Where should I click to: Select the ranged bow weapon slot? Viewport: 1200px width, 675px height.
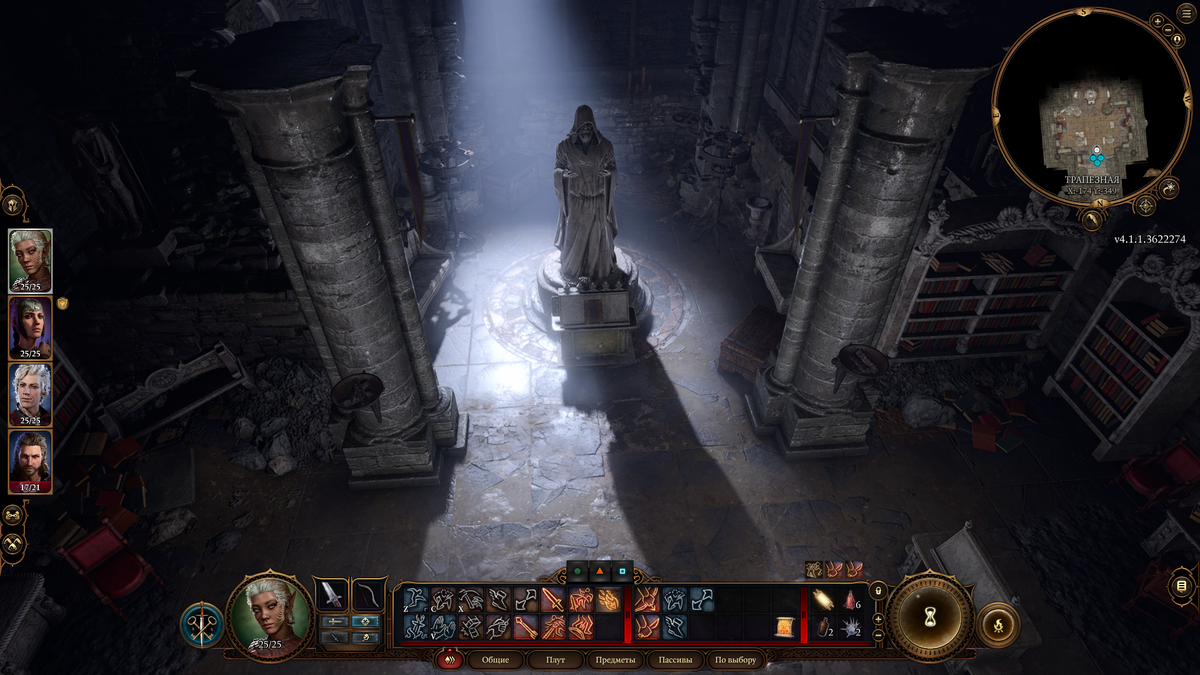(x=369, y=595)
